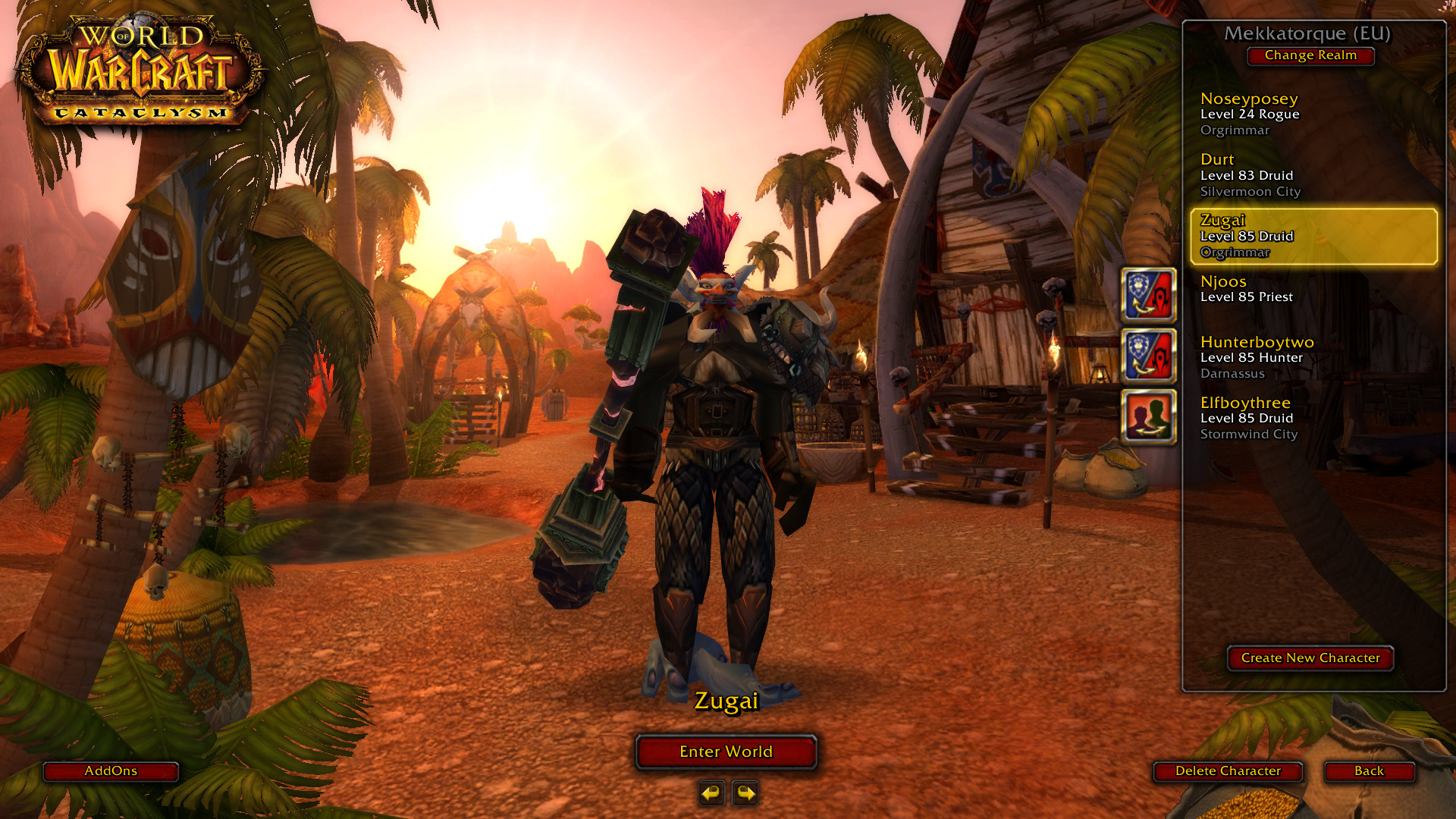Screen dimensions: 1456x819
Task: Enter the world with Zugai
Action: click(726, 752)
